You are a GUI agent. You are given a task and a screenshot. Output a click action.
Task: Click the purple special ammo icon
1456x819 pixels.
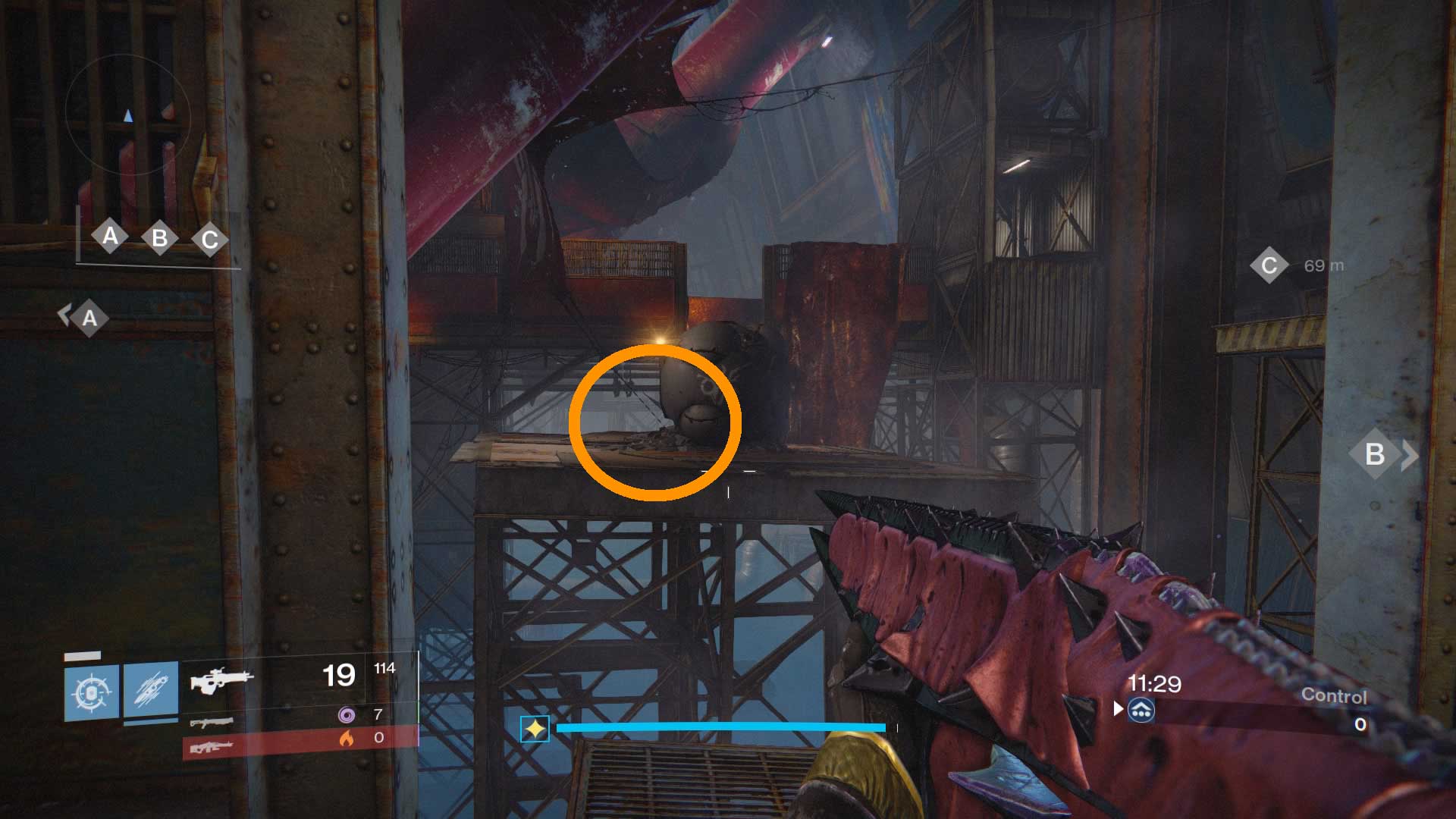pyautogui.click(x=346, y=714)
